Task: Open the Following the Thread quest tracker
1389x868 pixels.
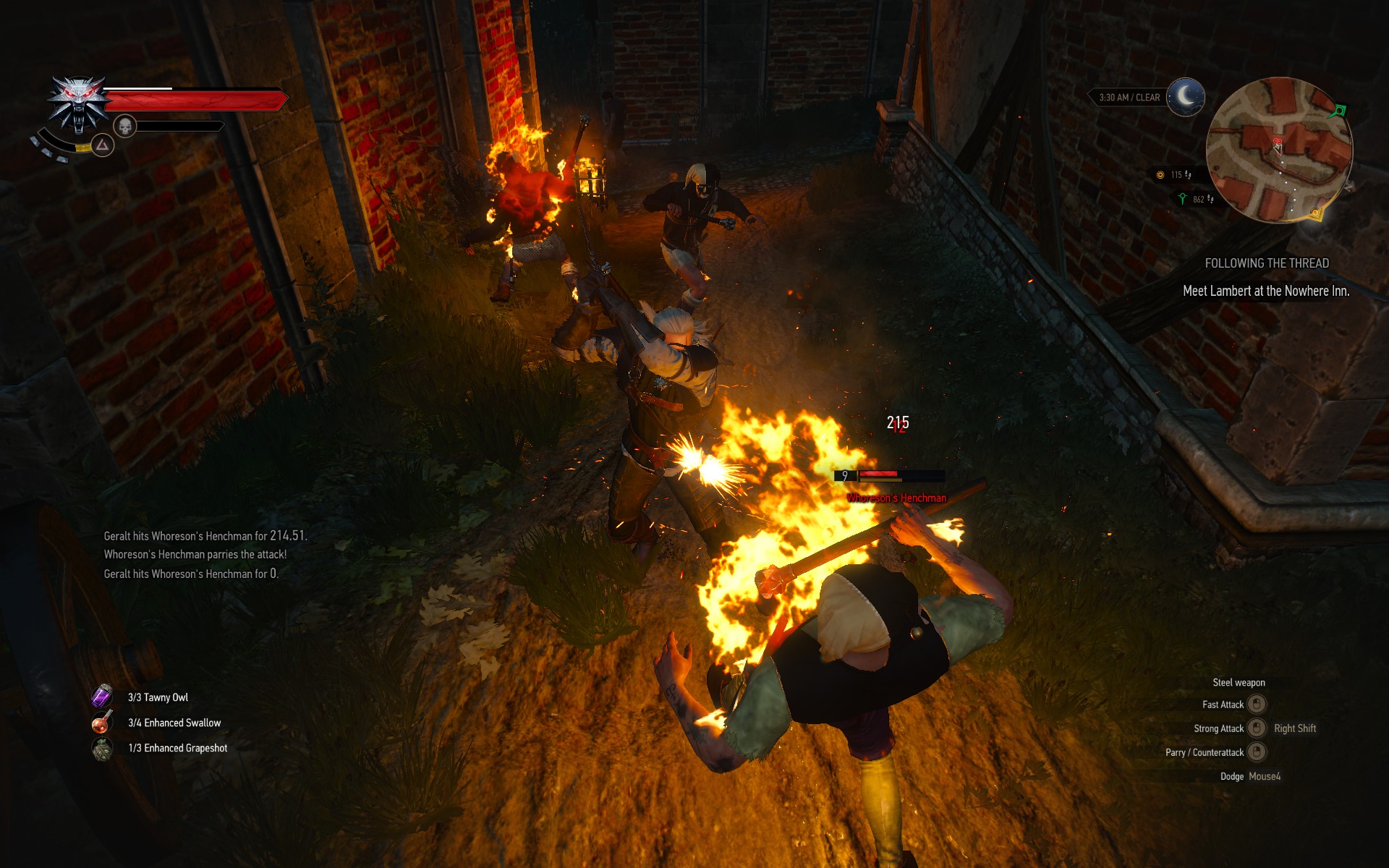Action: pos(1266,263)
